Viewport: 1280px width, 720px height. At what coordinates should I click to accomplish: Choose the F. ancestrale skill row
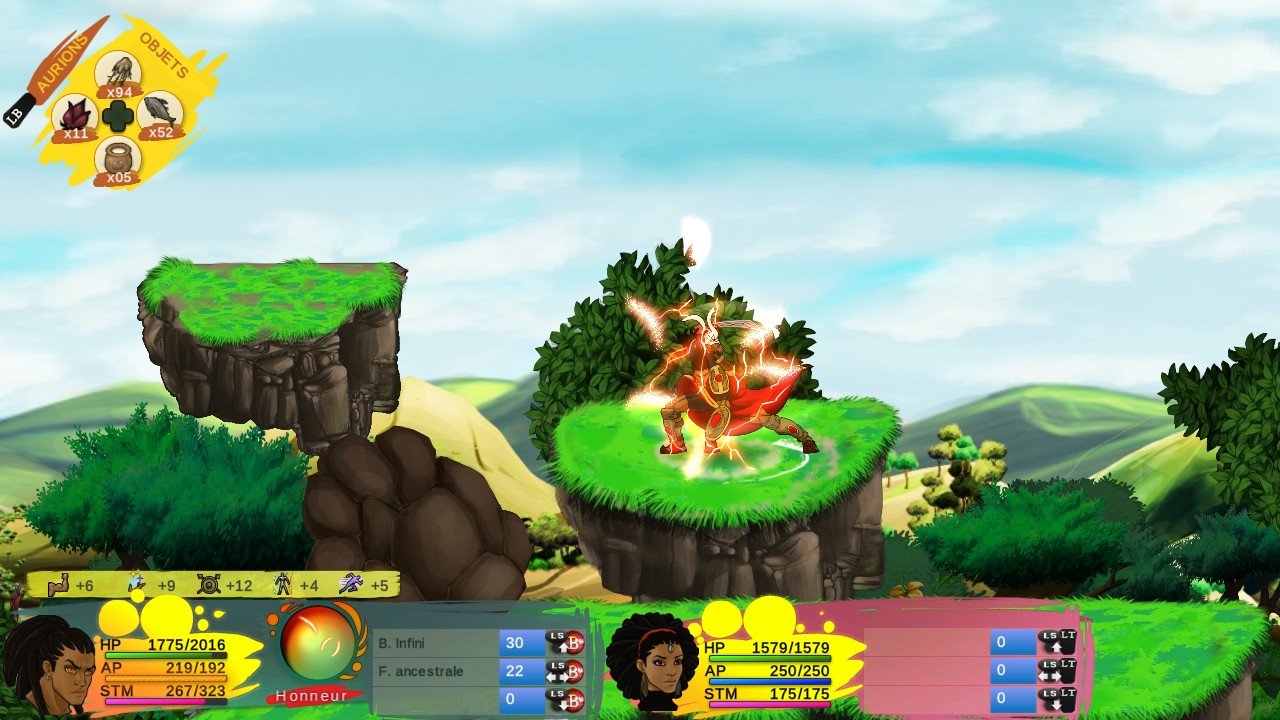point(437,671)
